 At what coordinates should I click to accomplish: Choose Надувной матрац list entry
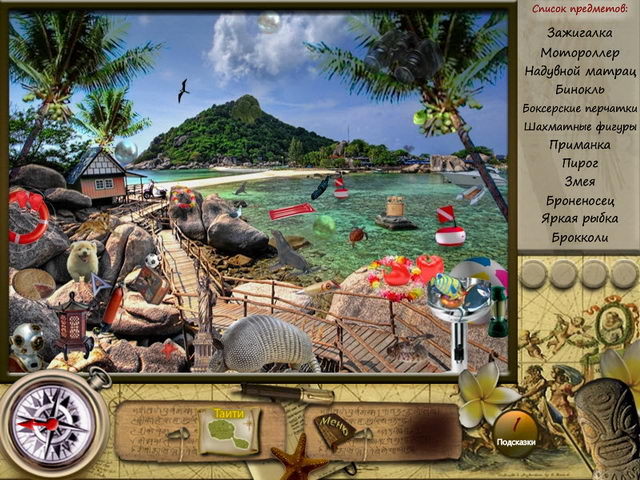580,71
